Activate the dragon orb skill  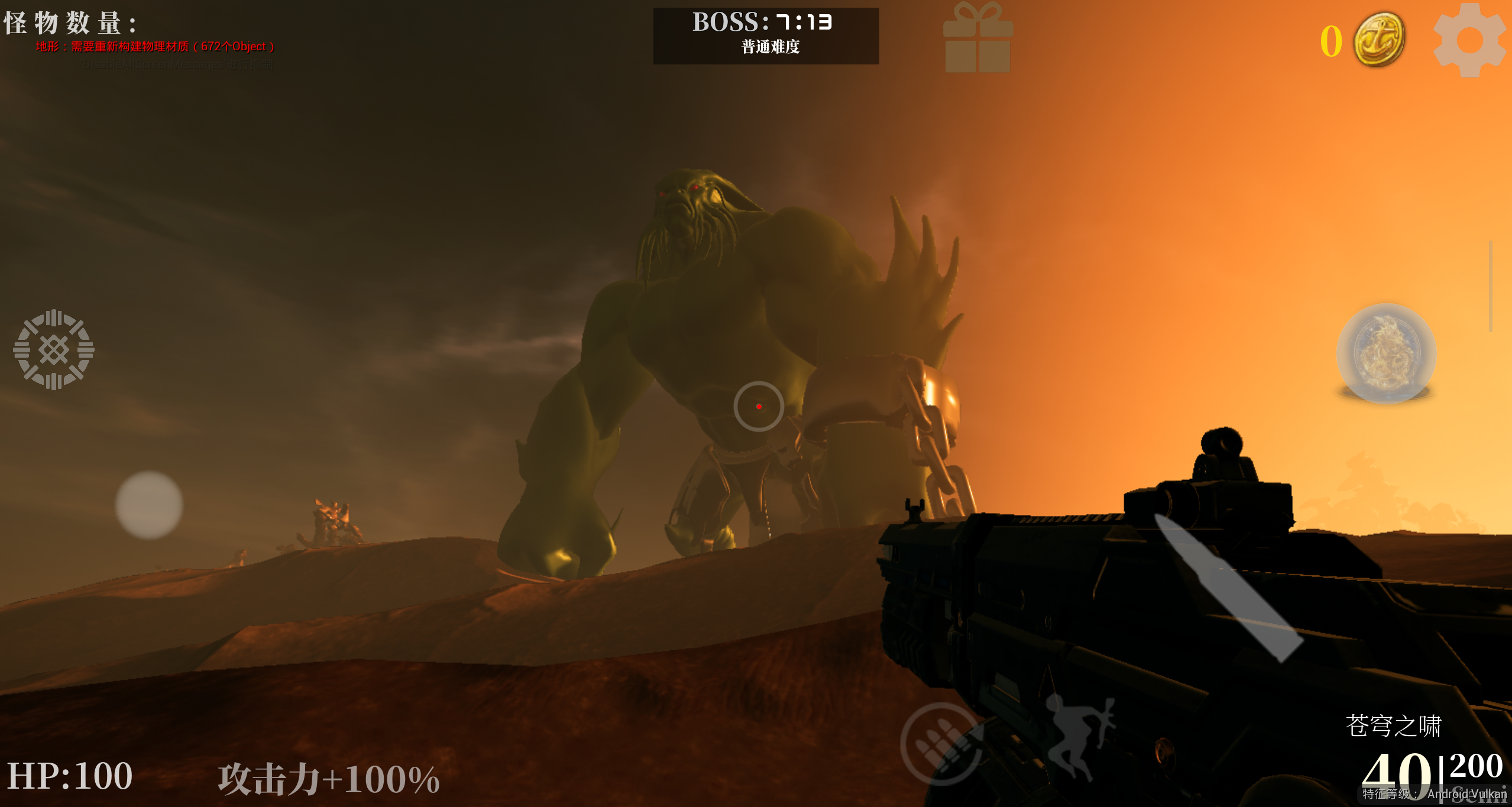coord(1385,354)
